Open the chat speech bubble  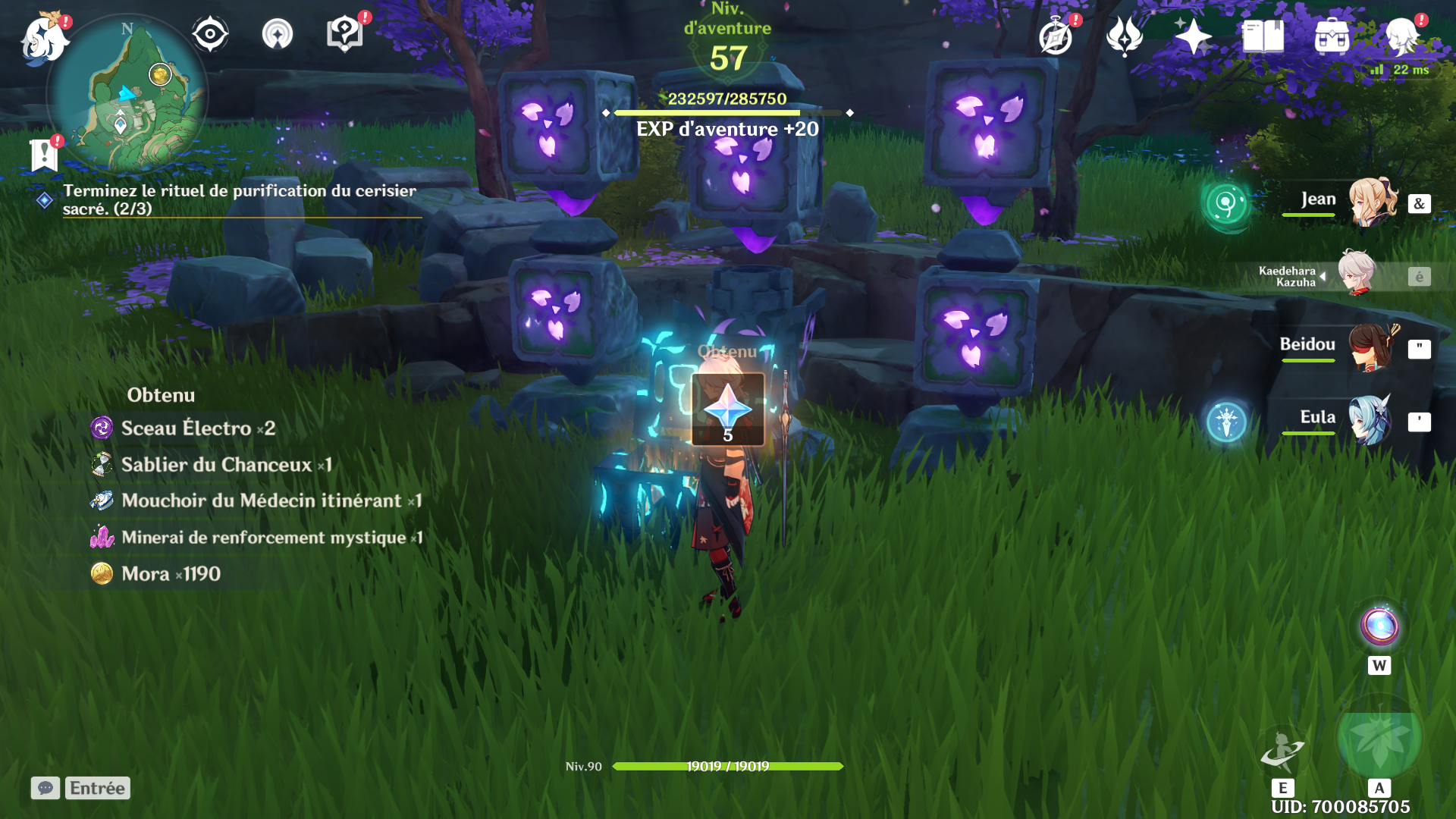pos(45,788)
